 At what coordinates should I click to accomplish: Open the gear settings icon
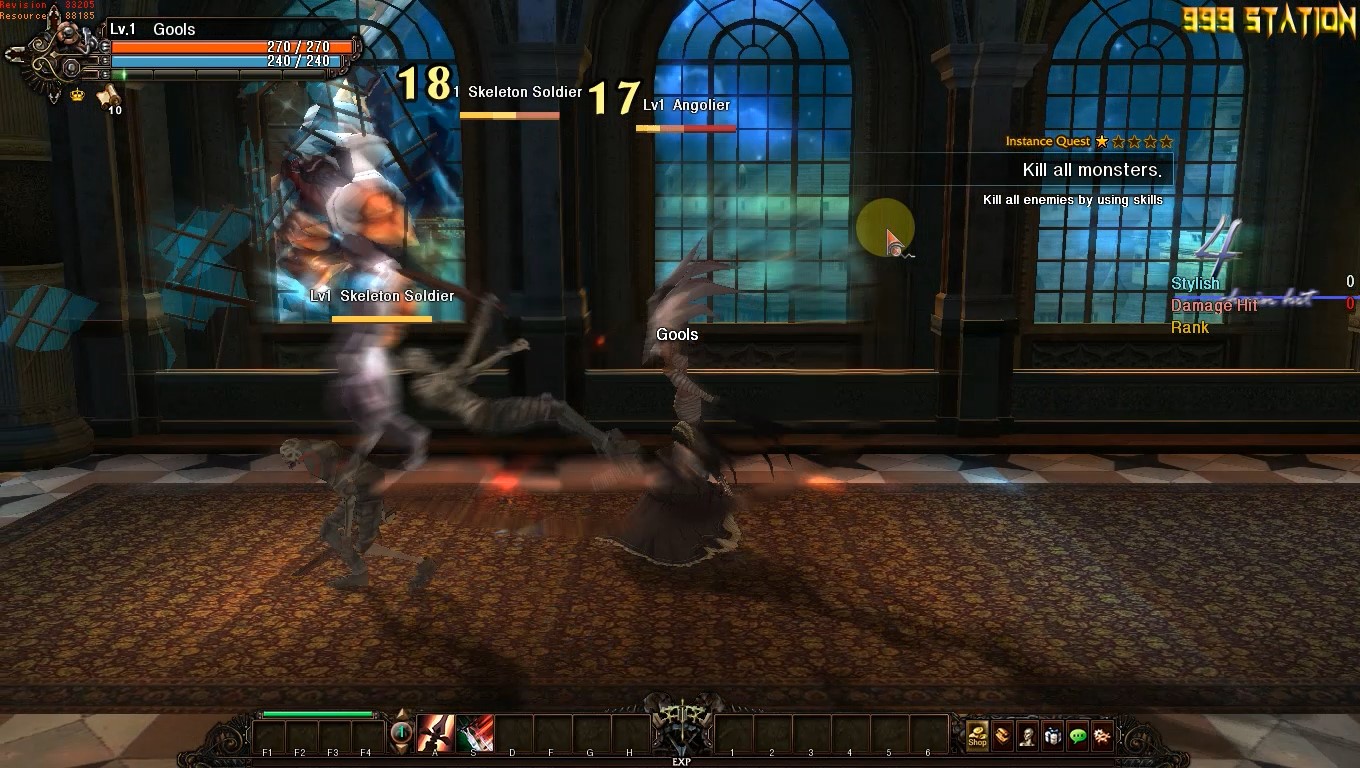pyautogui.click(x=1102, y=736)
